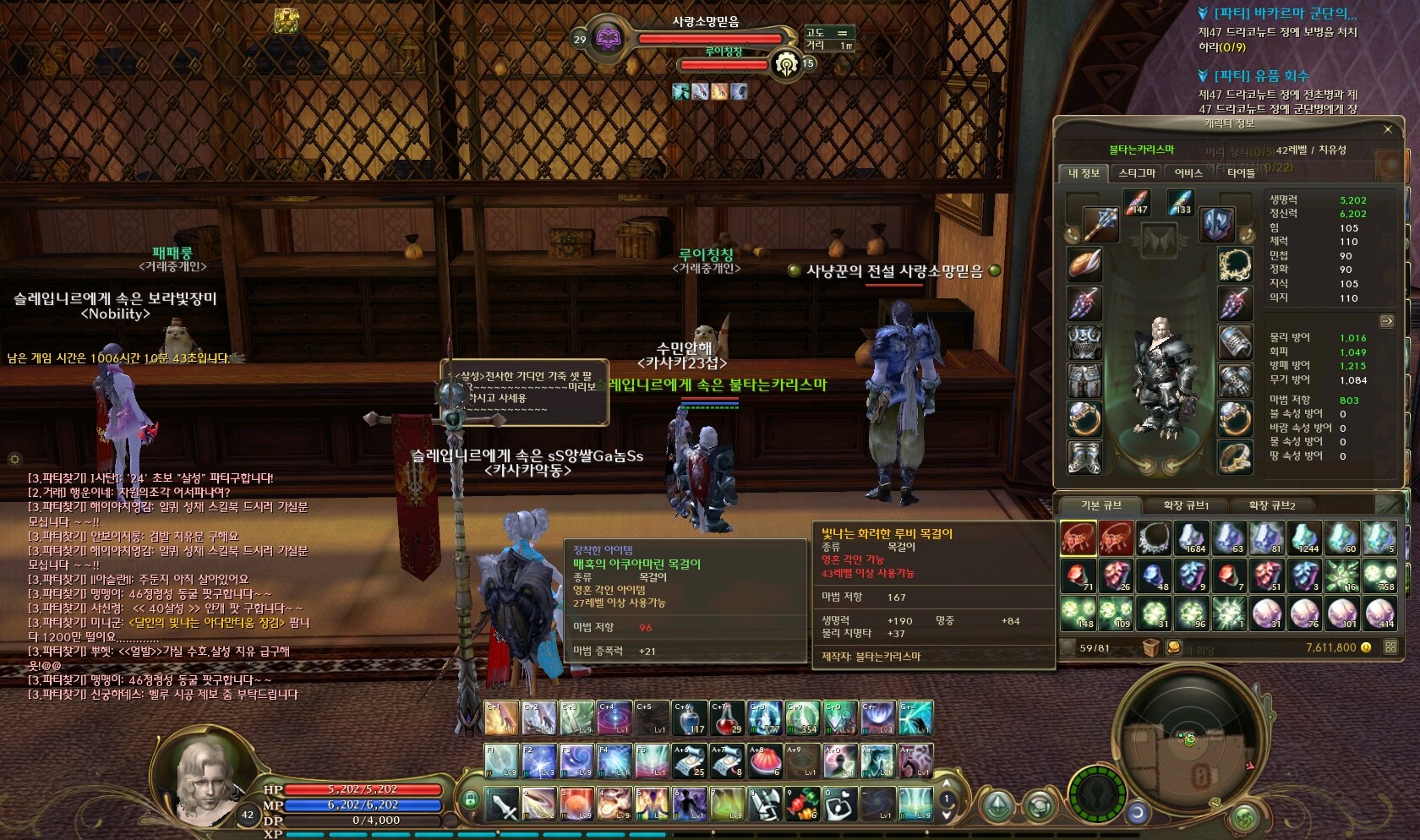Show the 타이틀 tab

1241,173
